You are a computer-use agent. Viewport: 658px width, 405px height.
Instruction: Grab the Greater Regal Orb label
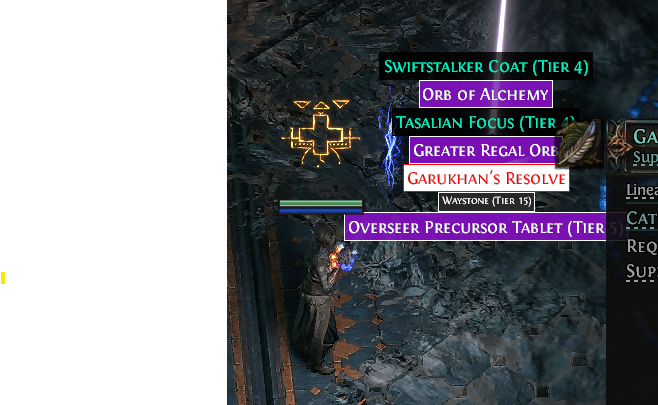tap(483, 151)
